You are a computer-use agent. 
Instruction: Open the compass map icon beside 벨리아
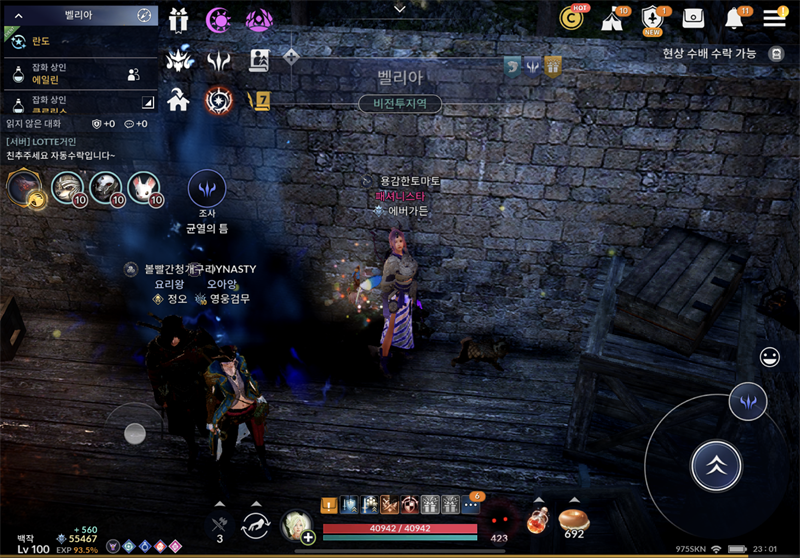point(144,15)
